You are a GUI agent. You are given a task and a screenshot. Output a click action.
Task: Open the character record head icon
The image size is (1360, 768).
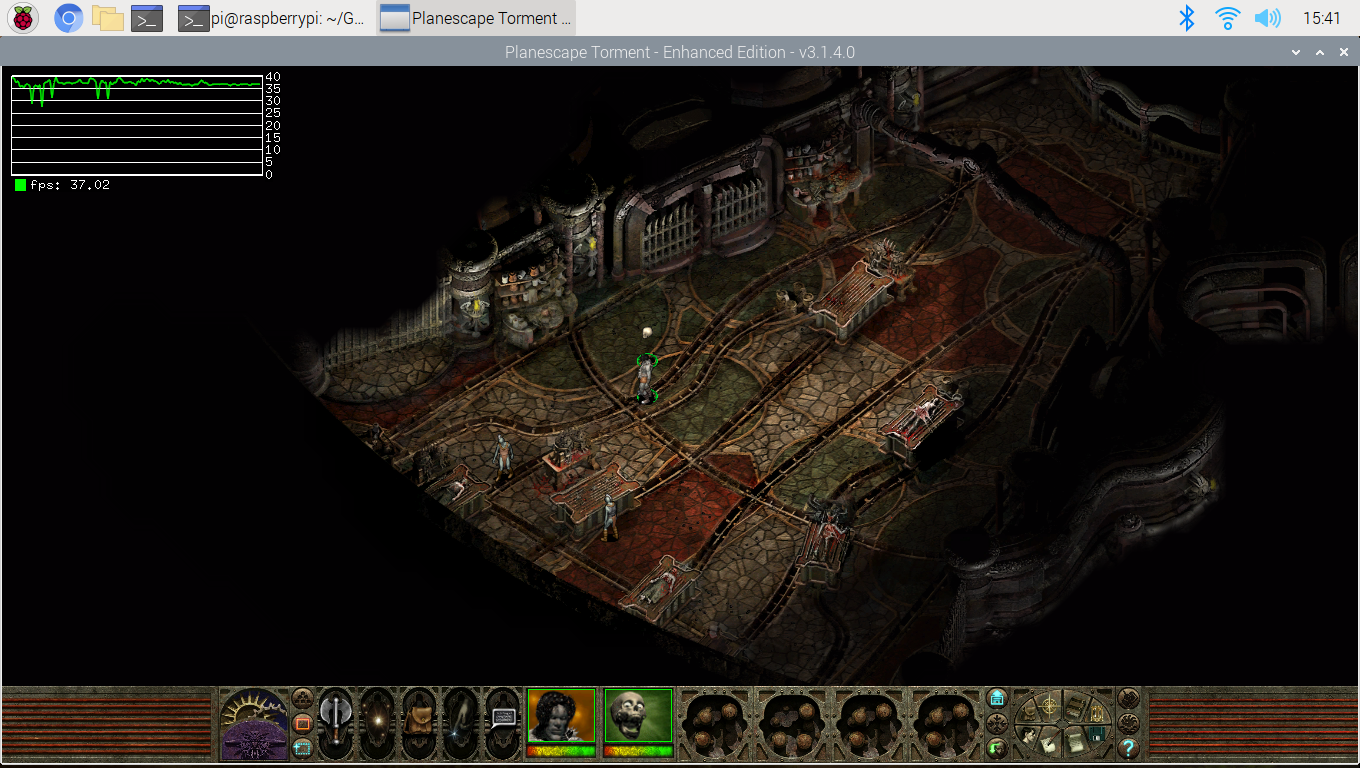tap(1028, 737)
